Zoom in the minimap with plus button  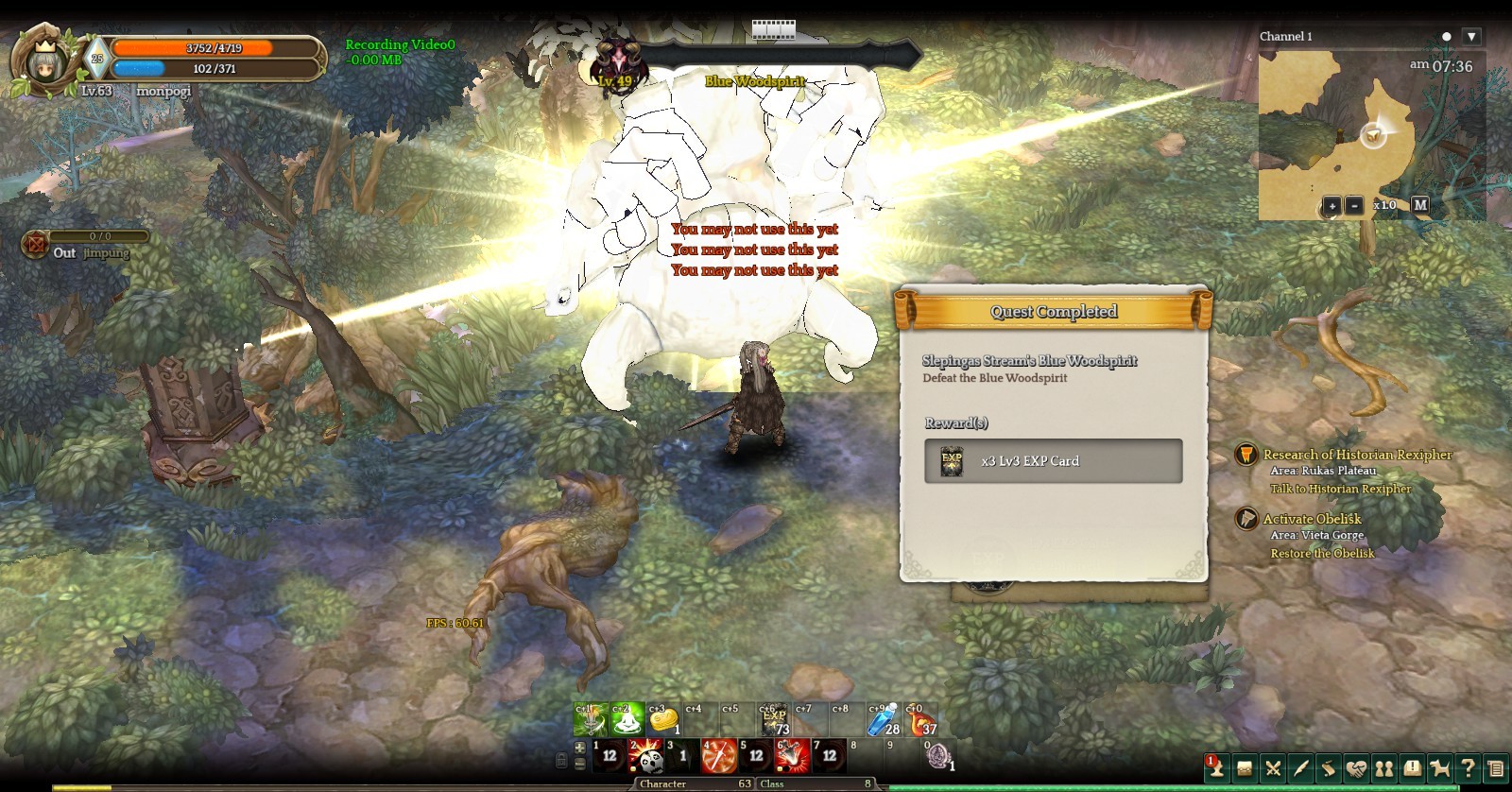[1332, 205]
